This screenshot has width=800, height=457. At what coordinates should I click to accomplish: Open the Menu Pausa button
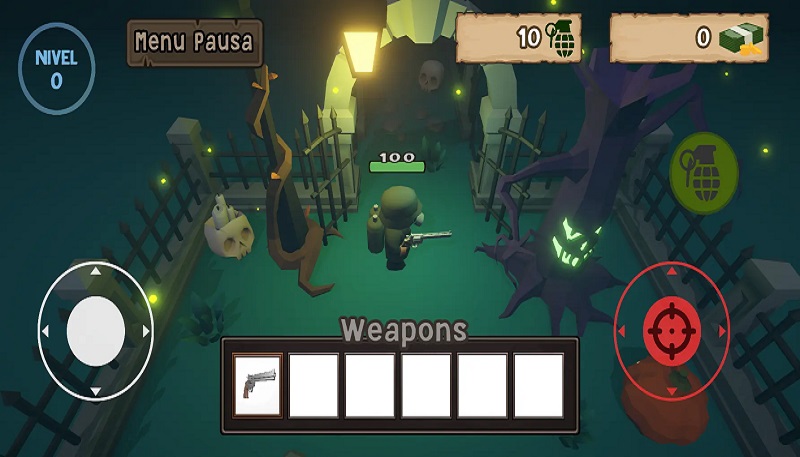coord(194,43)
